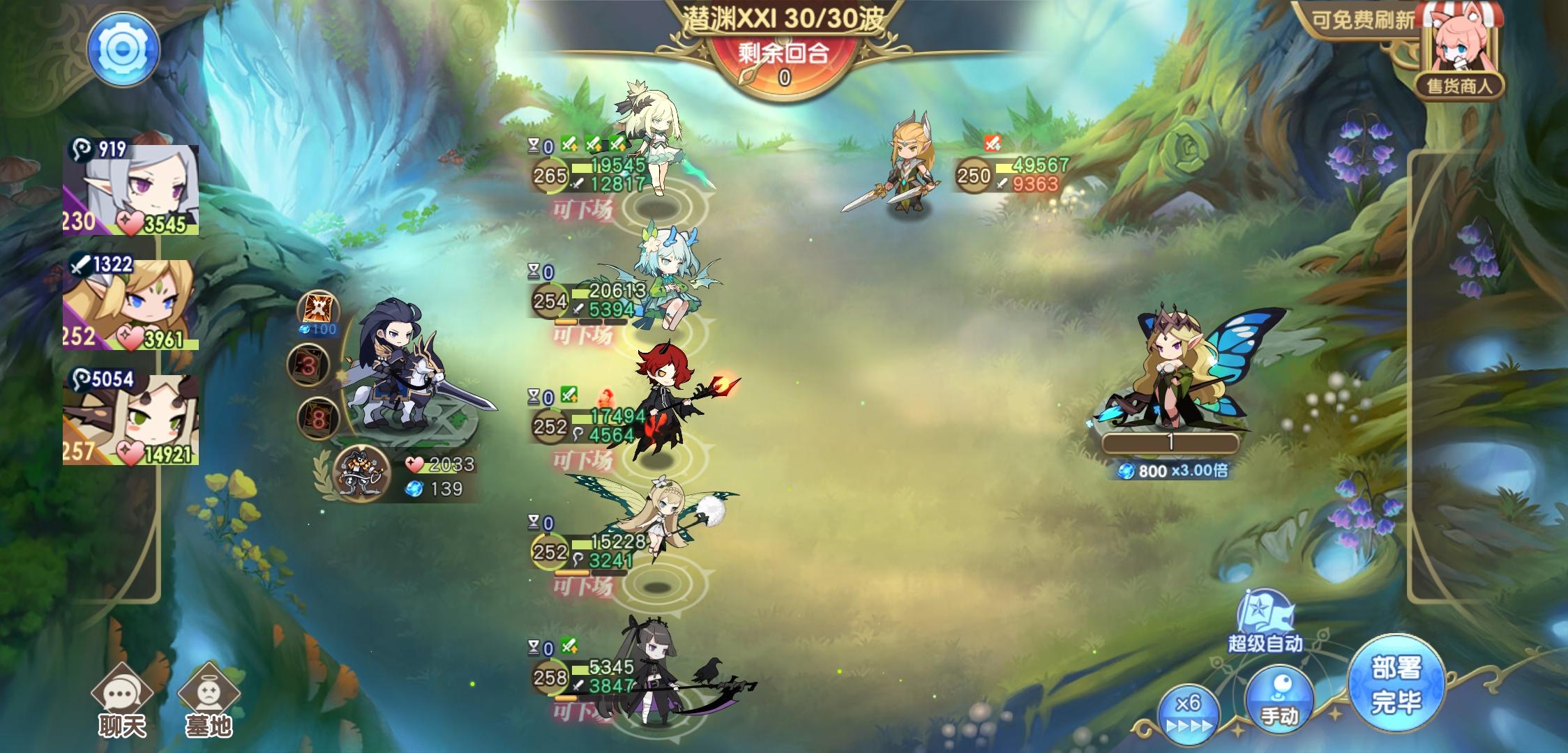Select the blonde elf hero portrait with 1322

131,305
